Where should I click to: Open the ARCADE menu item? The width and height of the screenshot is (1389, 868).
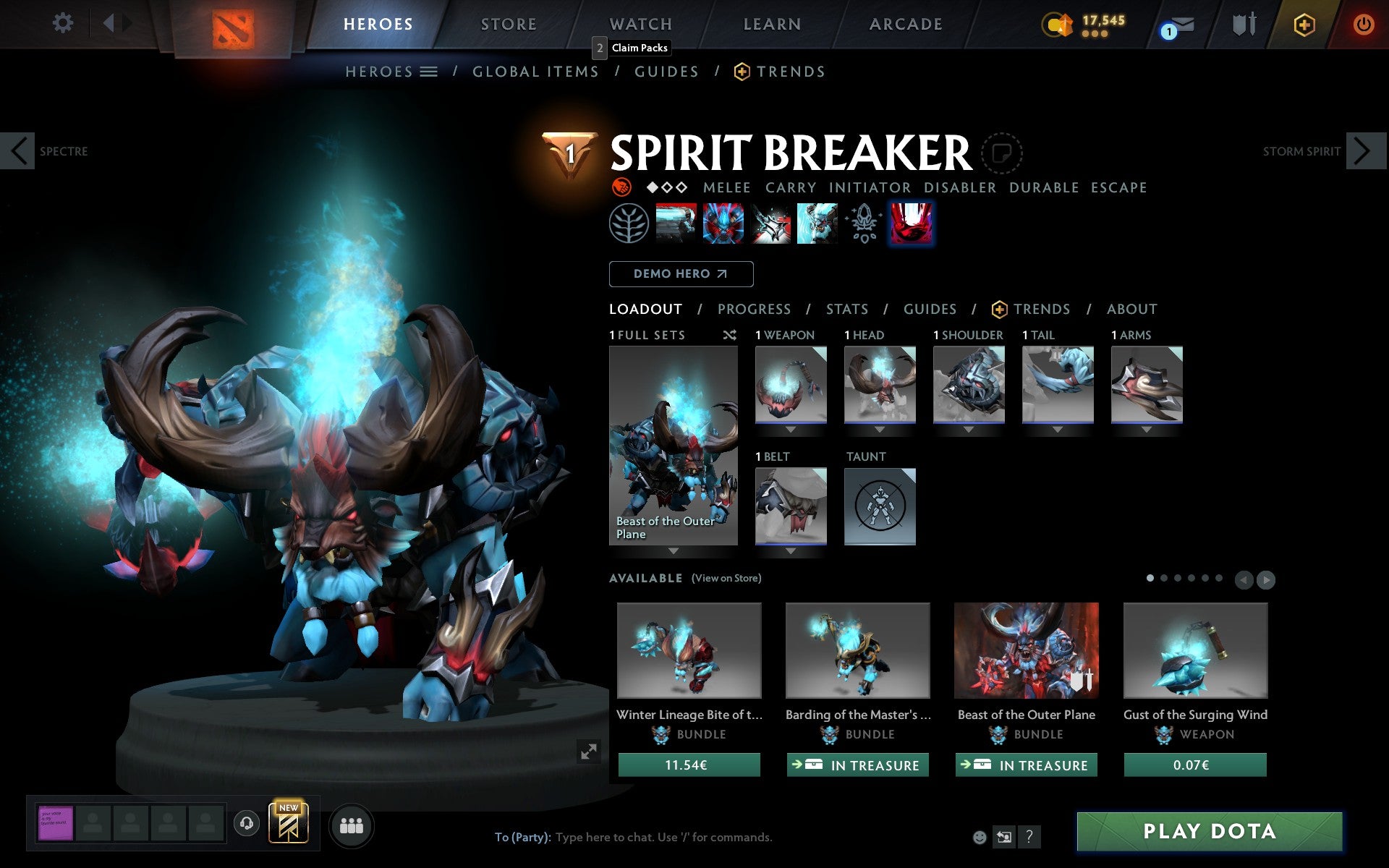tap(905, 24)
